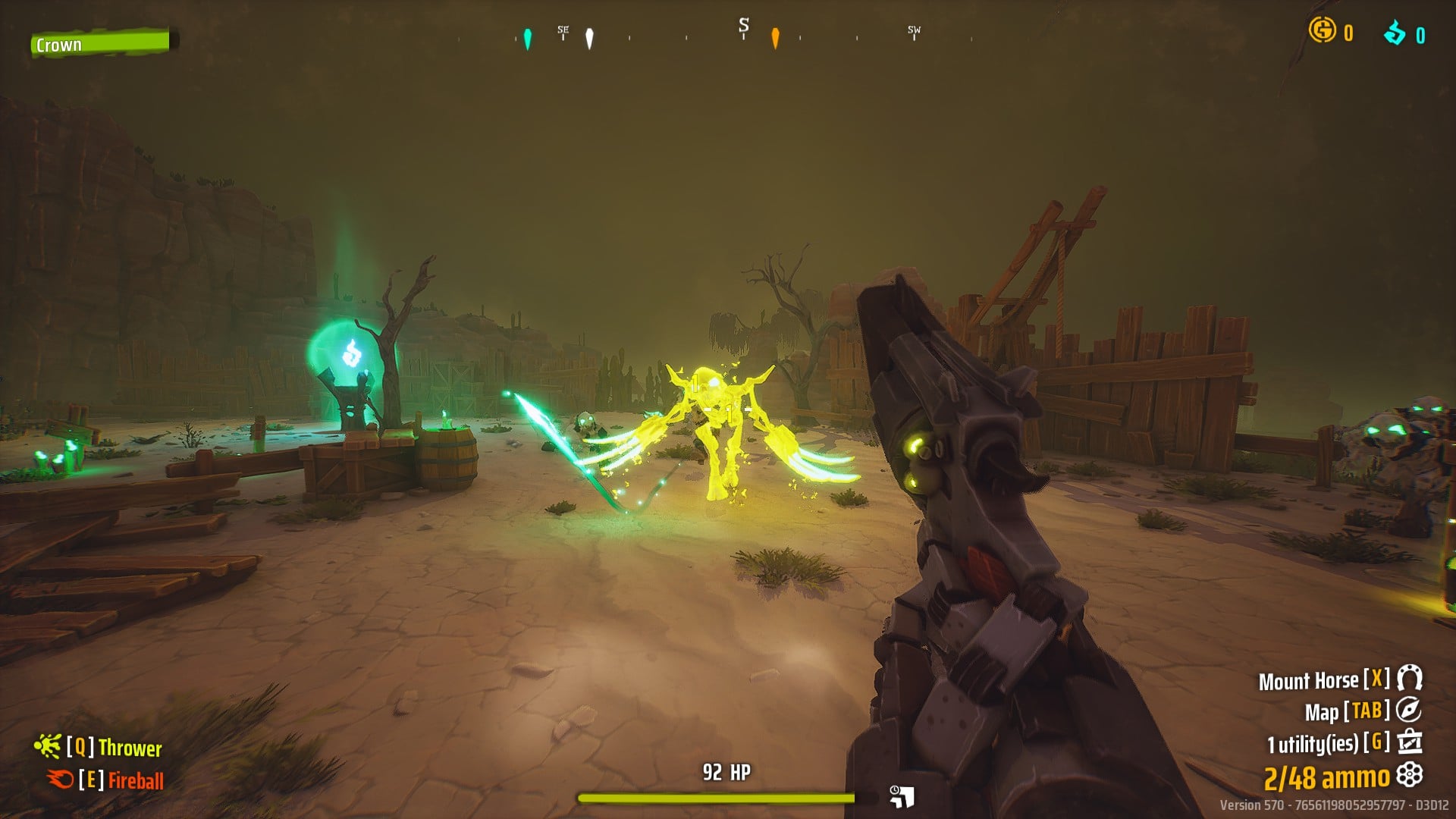Click the pistol cooldown icon beside health bar

tap(902, 796)
